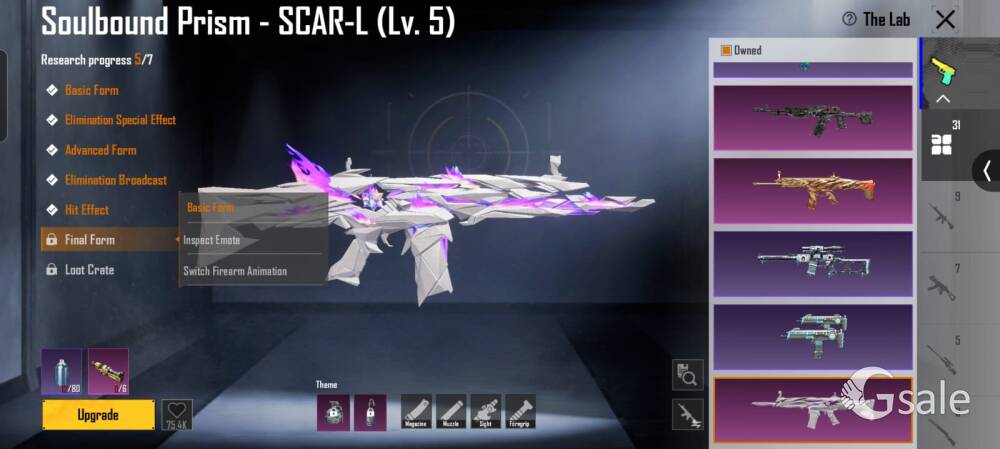The height and width of the screenshot is (449, 1000).
Task: Choose Elimination Special Effect stage
Action: 120,120
